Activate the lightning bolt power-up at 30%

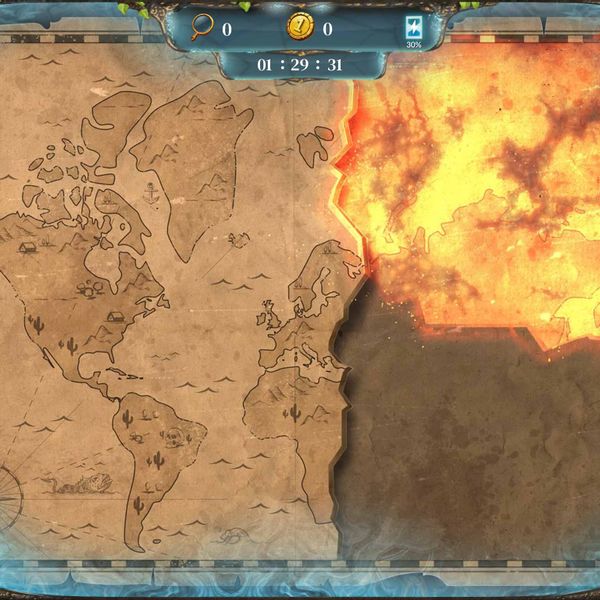click(x=413, y=27)
